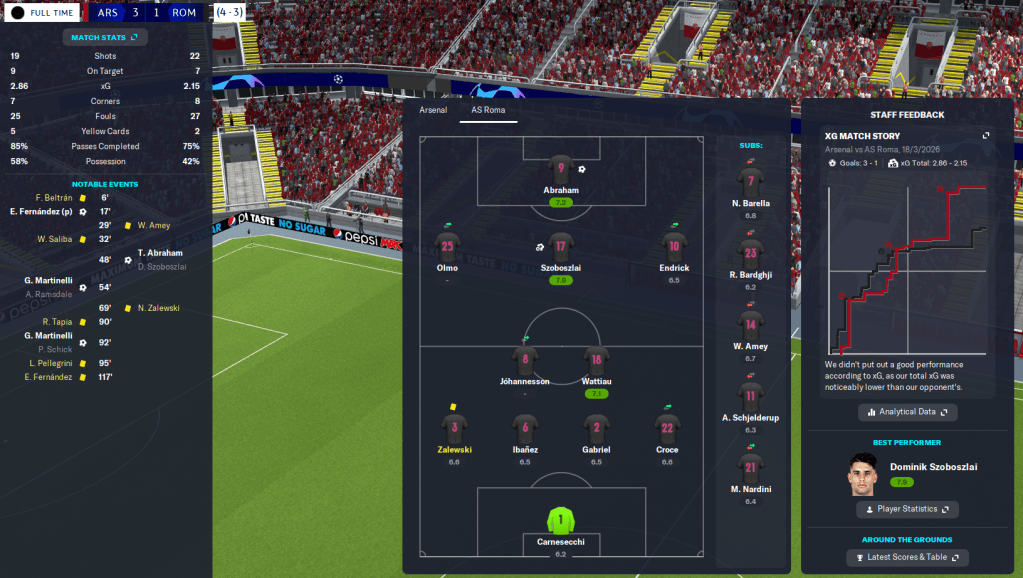1023x578 pixels.
Task: Select winger Endrick's shirt
Action: point(674,246)
